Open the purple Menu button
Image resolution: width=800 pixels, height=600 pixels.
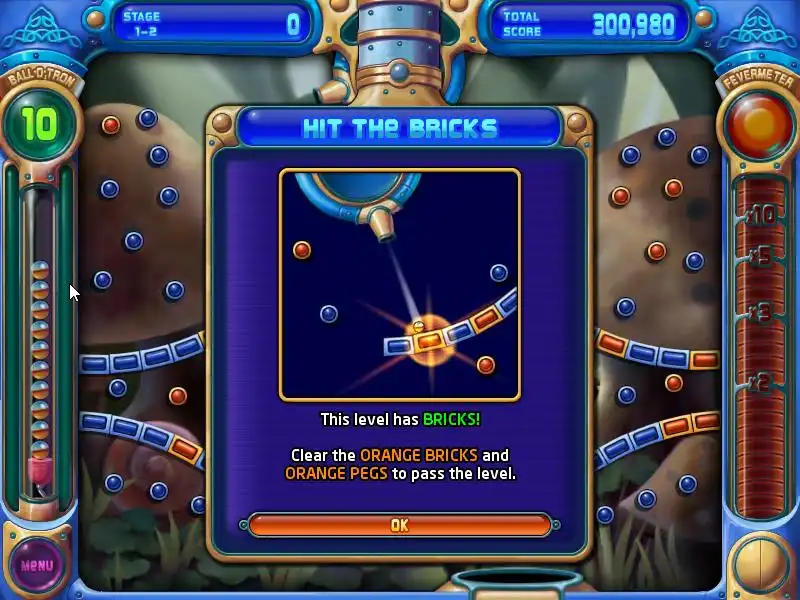(x=37, y=564)
